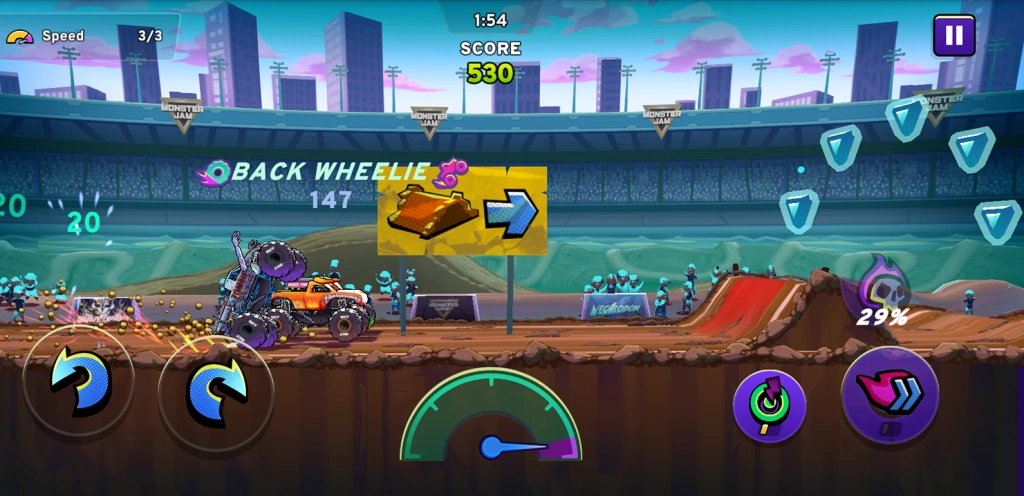
Task: Pause the game with the purple button
Action: coord(954,36)
